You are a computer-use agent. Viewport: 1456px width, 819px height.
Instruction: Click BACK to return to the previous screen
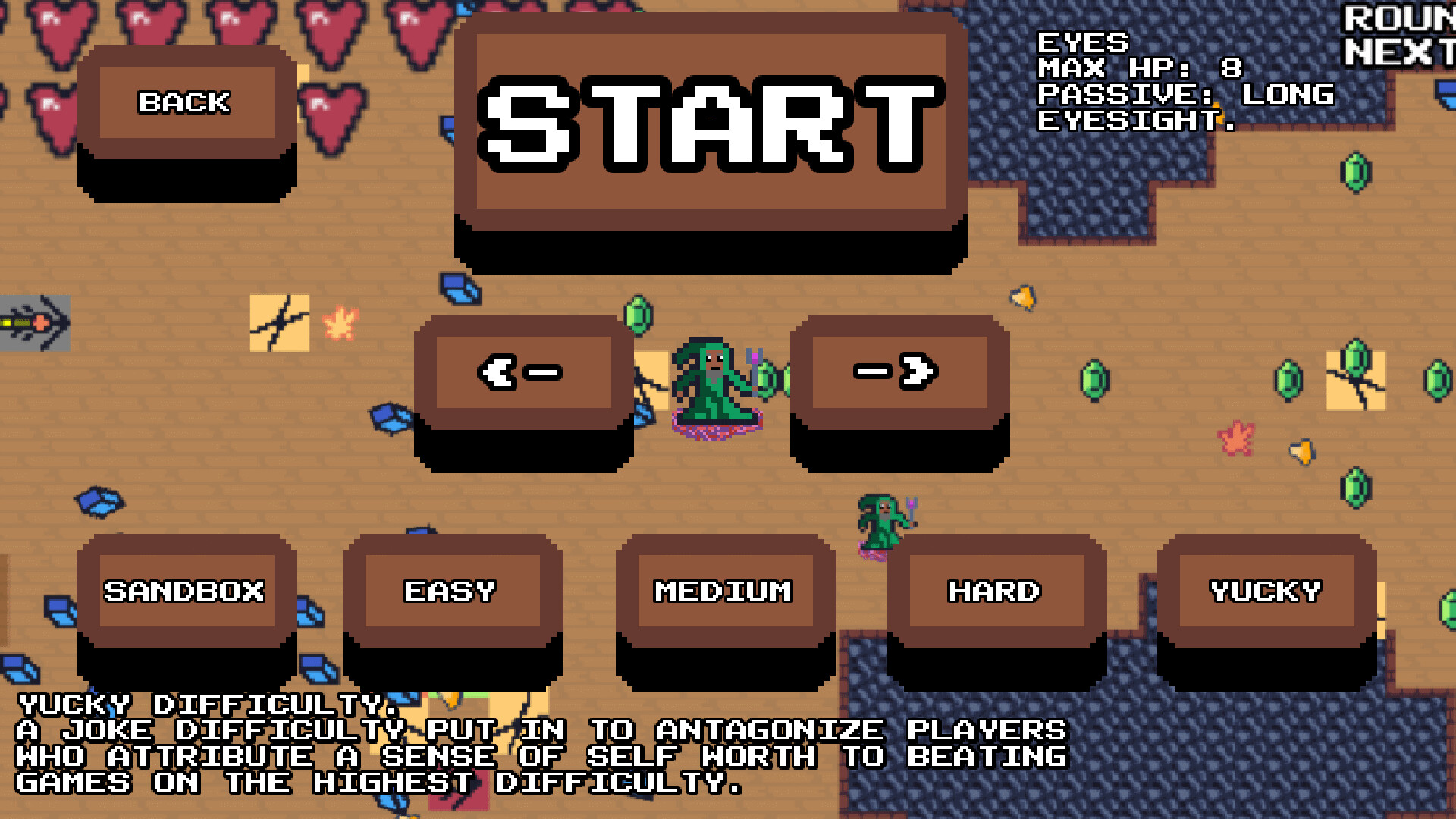click(x=187, y=102)
